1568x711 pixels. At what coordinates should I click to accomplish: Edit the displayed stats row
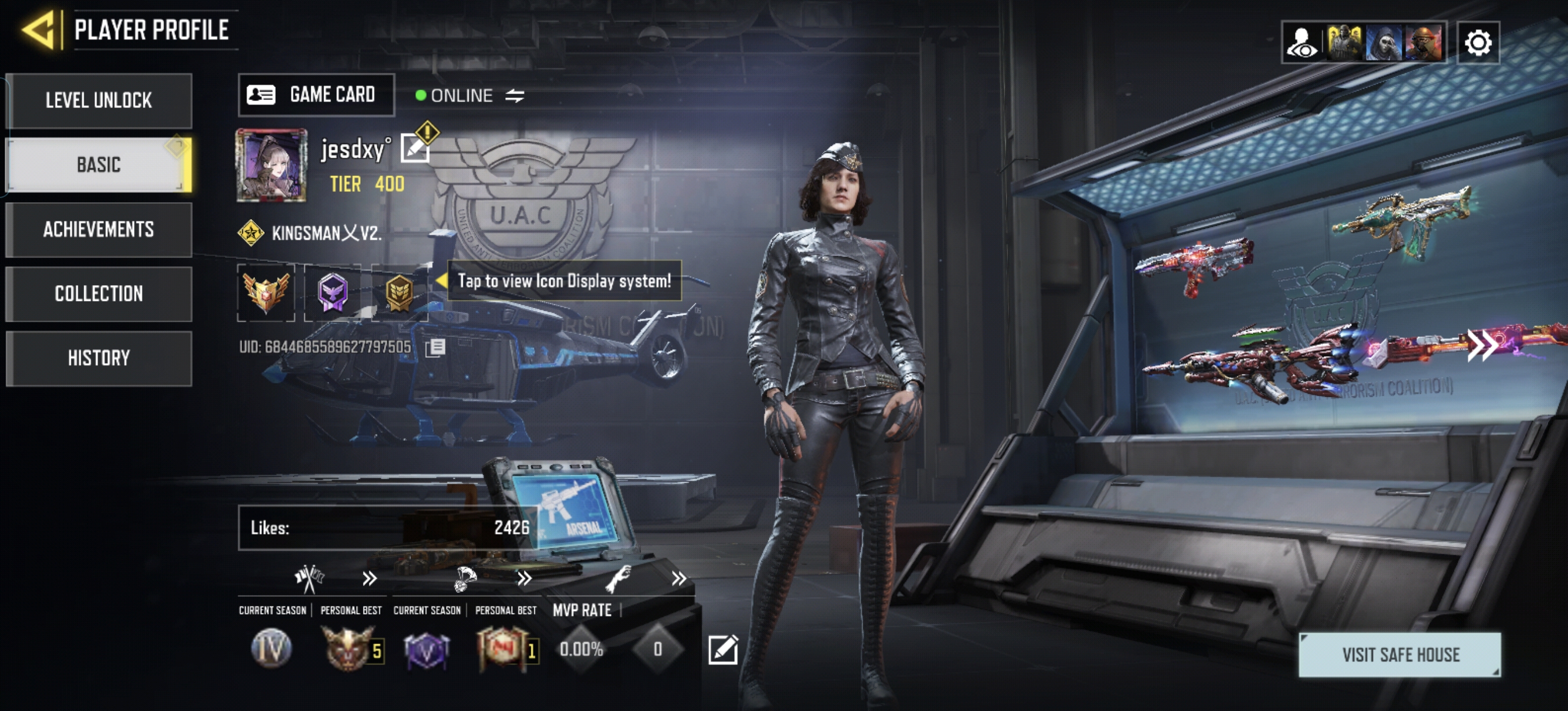723,649
